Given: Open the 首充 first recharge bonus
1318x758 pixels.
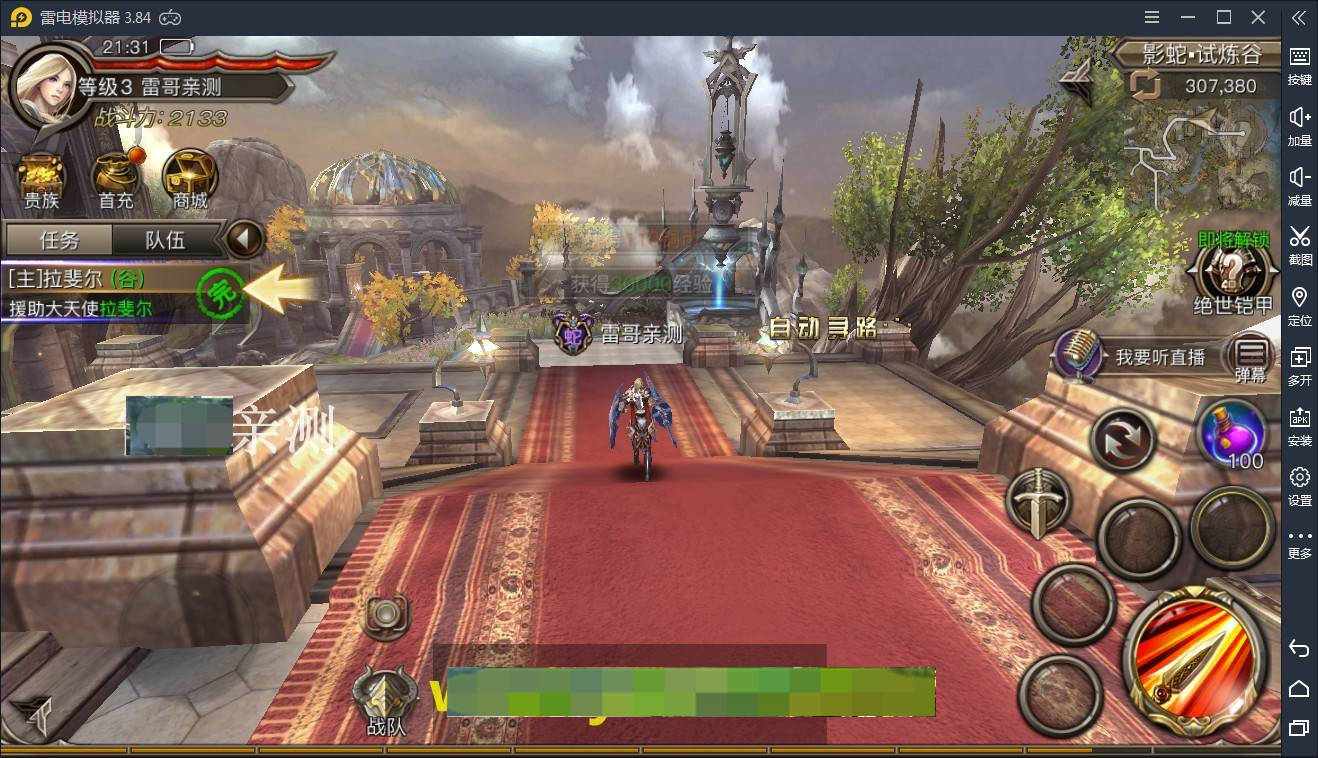Looking at the screenshot, I should (116, 180).
